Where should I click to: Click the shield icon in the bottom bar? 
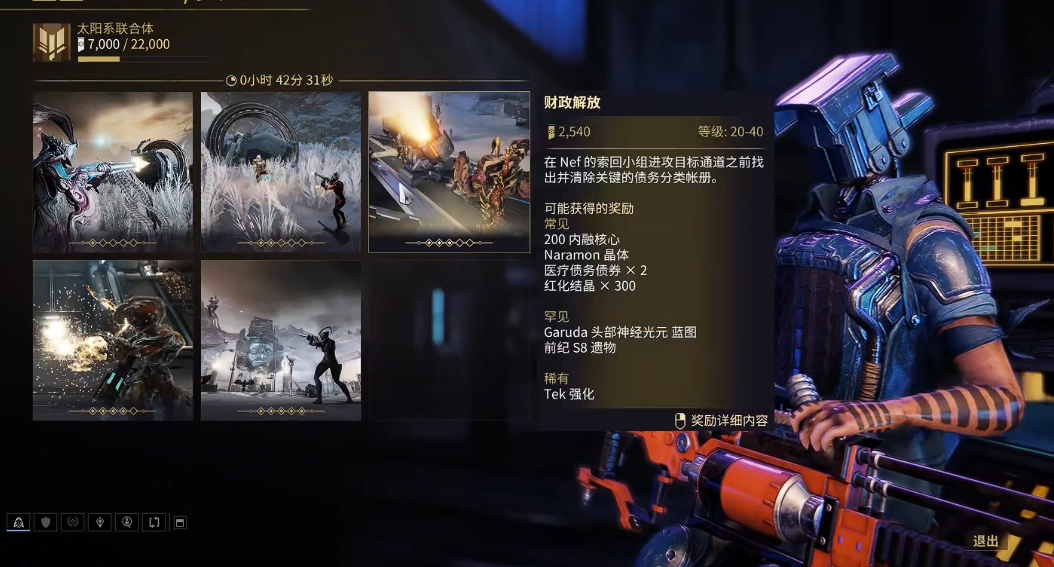click(x=45, y=522)
